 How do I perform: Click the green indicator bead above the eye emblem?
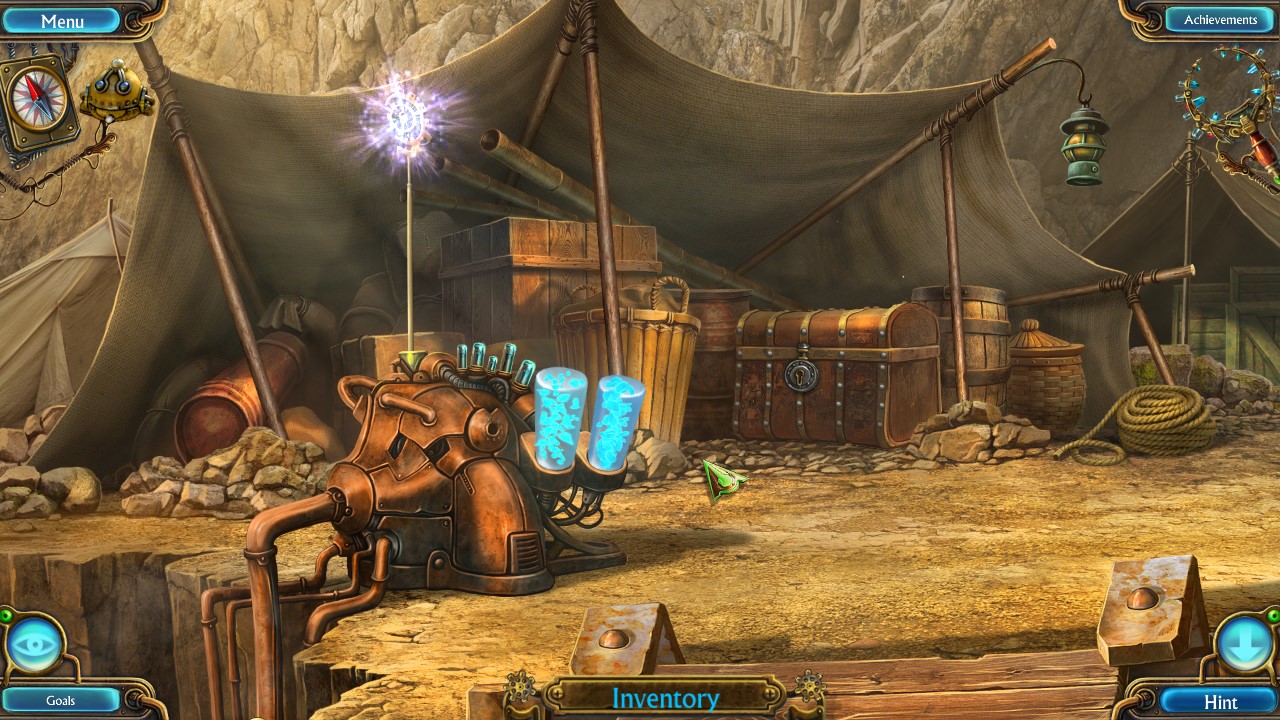6,615
